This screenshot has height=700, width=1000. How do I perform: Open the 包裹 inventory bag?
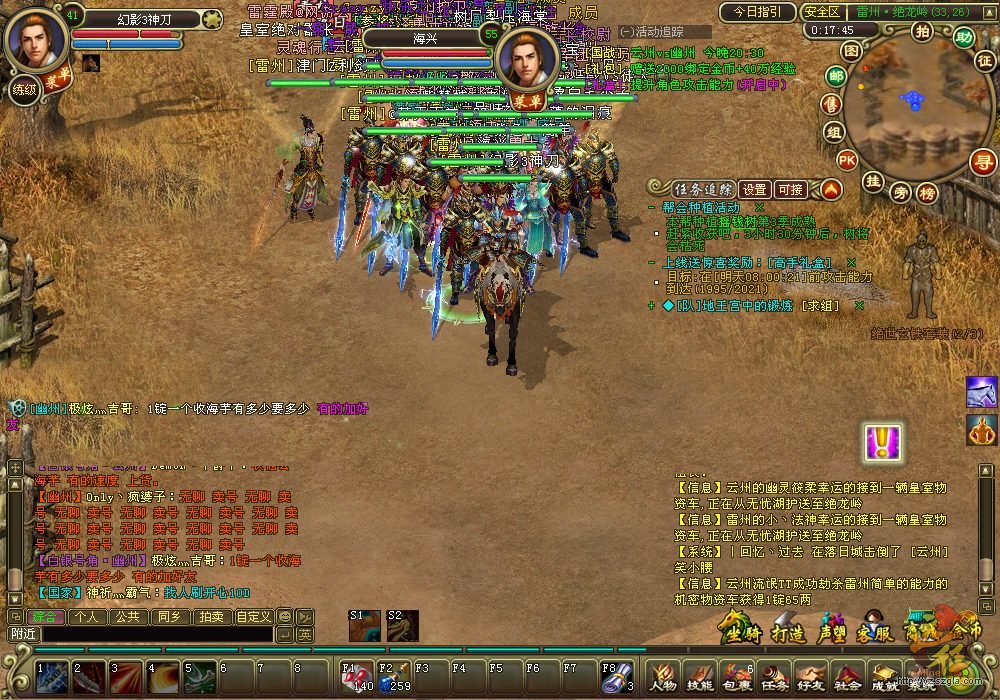click(x=736, y=677)
